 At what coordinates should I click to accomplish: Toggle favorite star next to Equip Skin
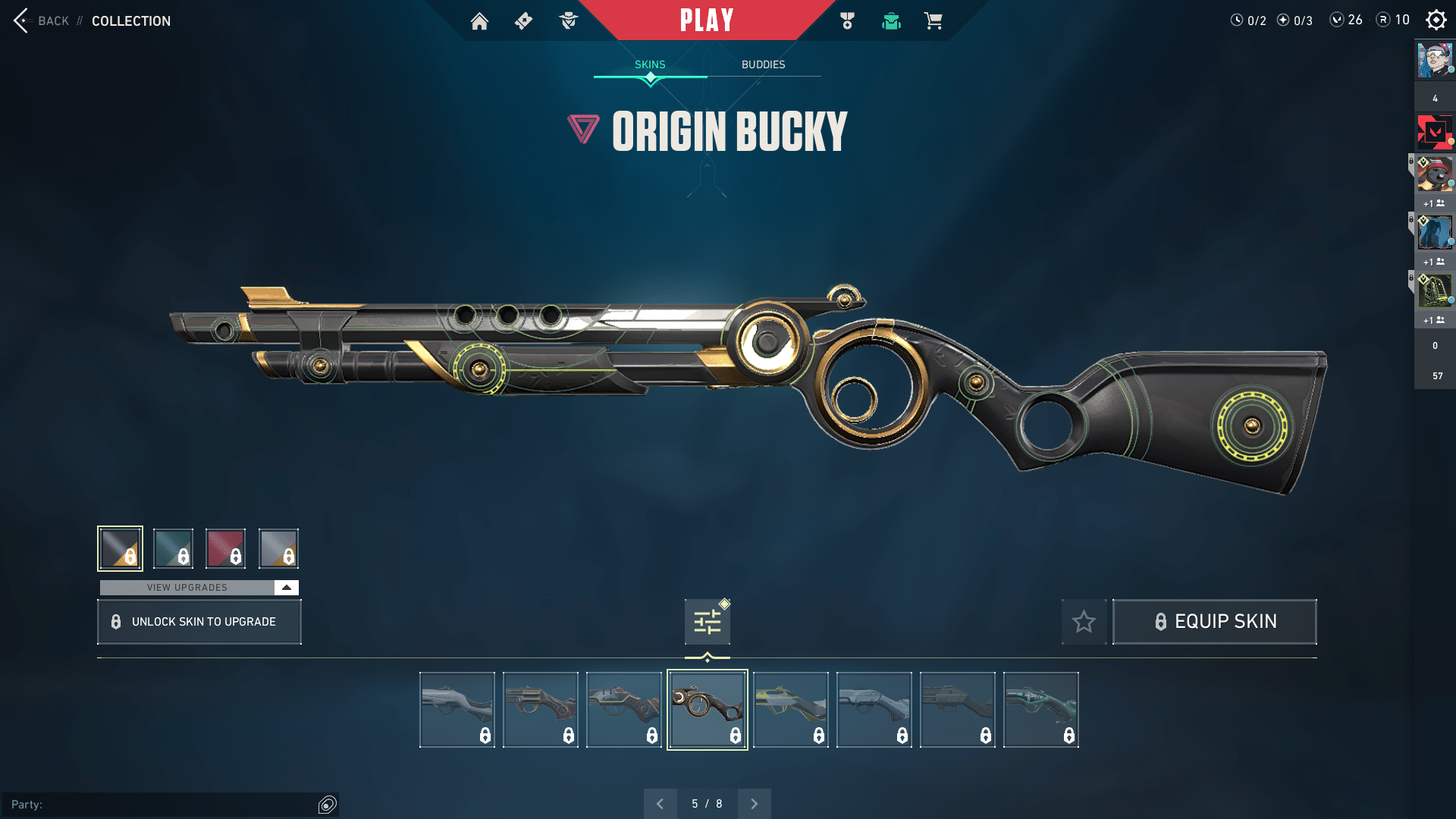click(x=1084, y=621)
